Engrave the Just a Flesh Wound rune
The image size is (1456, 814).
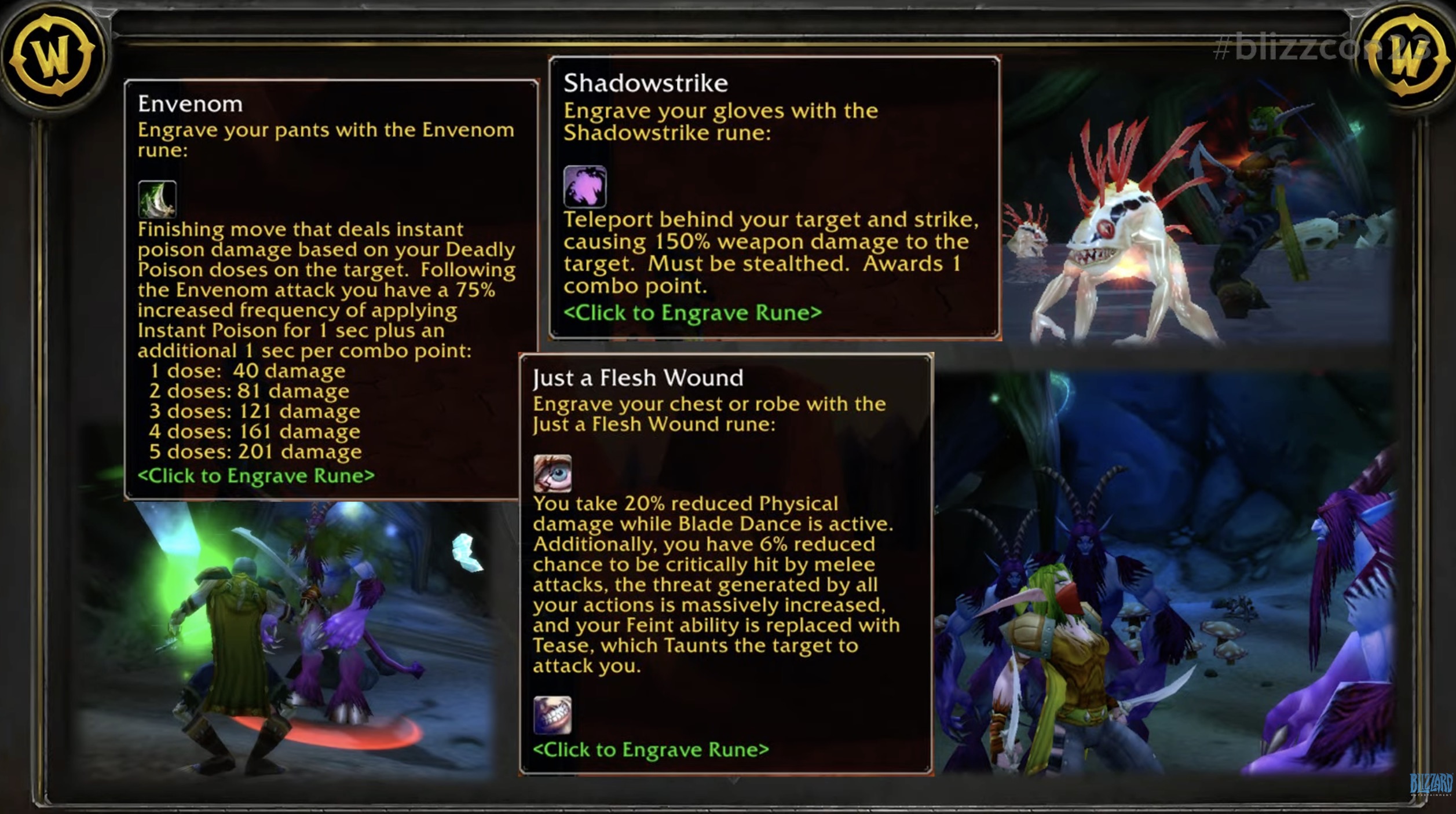[x=651, y=750]
